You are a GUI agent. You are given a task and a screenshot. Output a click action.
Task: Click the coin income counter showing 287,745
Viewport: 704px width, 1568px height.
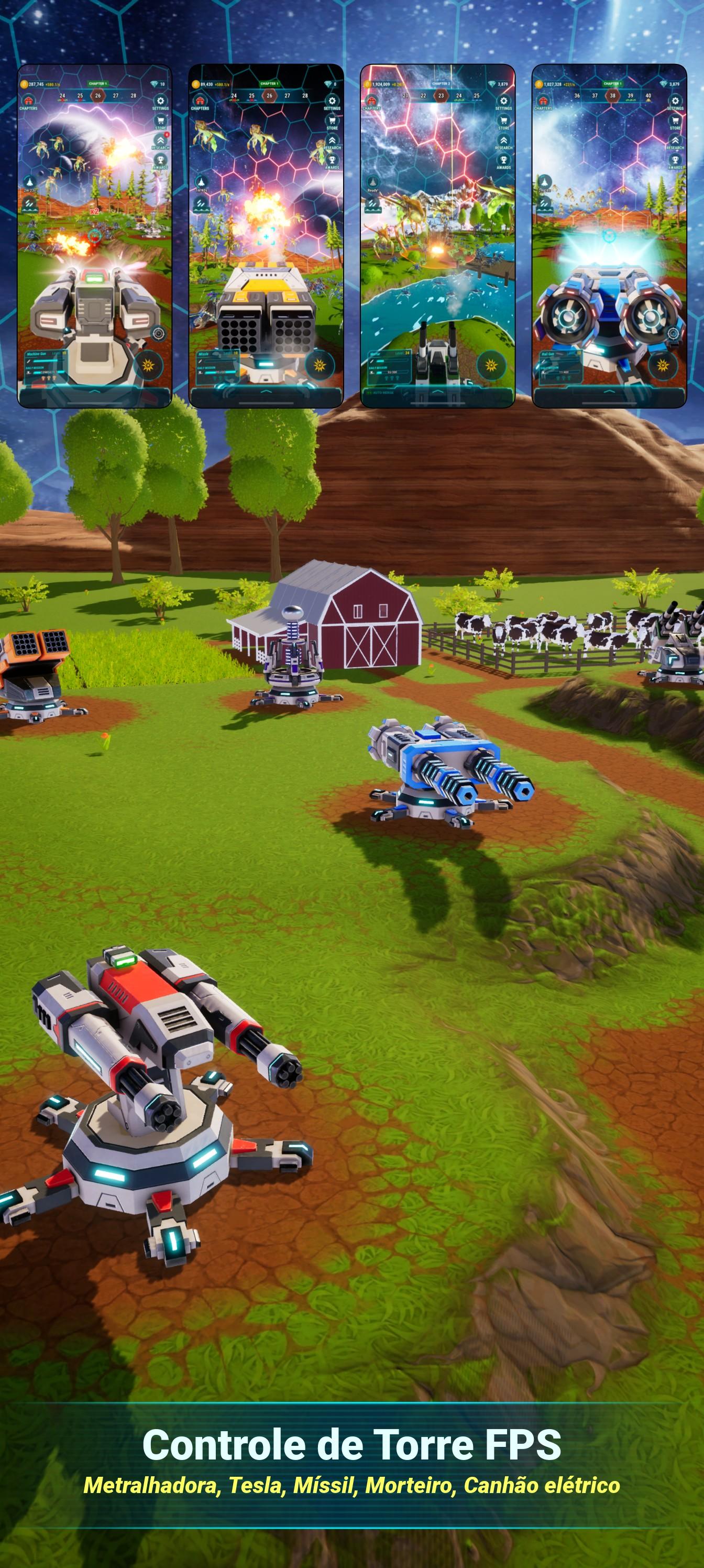click(x=37, y=84)
